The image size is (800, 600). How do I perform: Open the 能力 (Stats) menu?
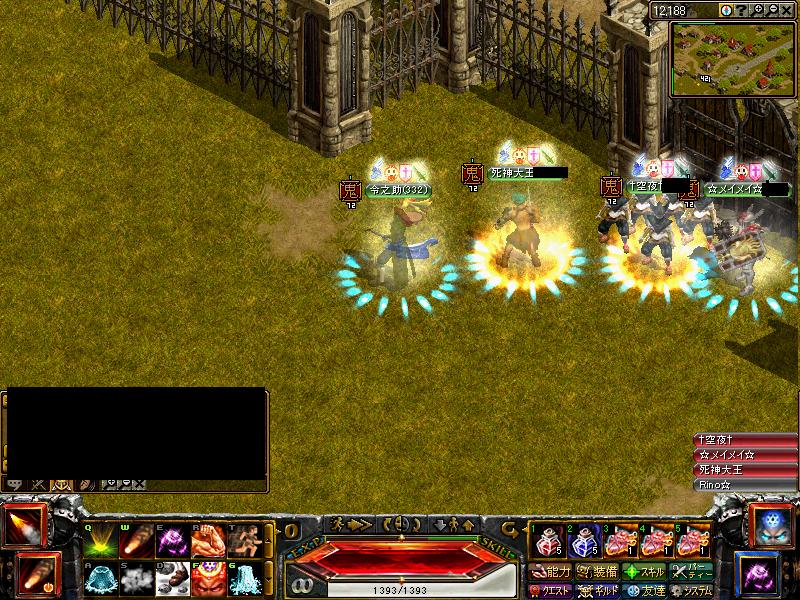click(x=551, y=572)
